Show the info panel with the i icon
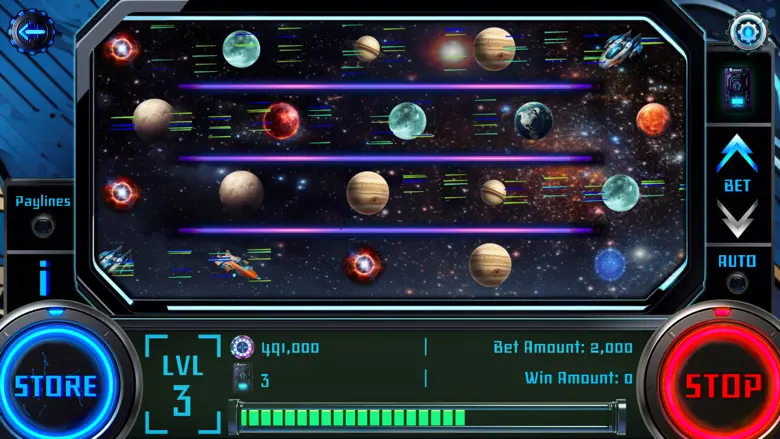Viewport: 780px width, 439px height. (43, 278)
